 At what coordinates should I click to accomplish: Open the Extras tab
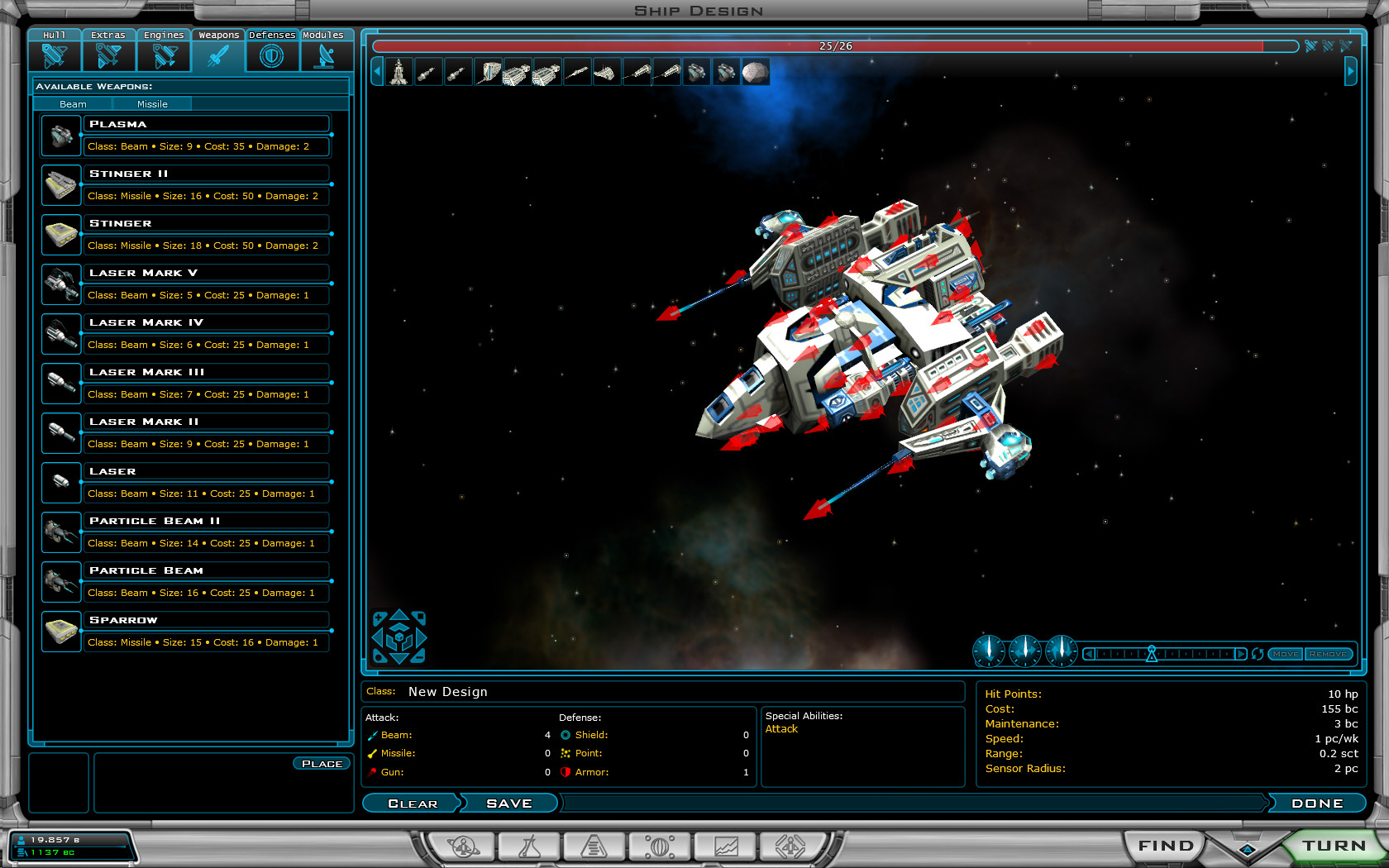click(x=108, y=50)
